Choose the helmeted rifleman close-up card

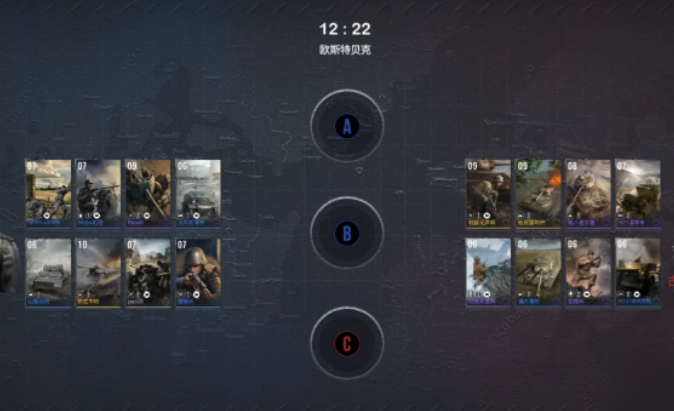click(x=198, y=270)
